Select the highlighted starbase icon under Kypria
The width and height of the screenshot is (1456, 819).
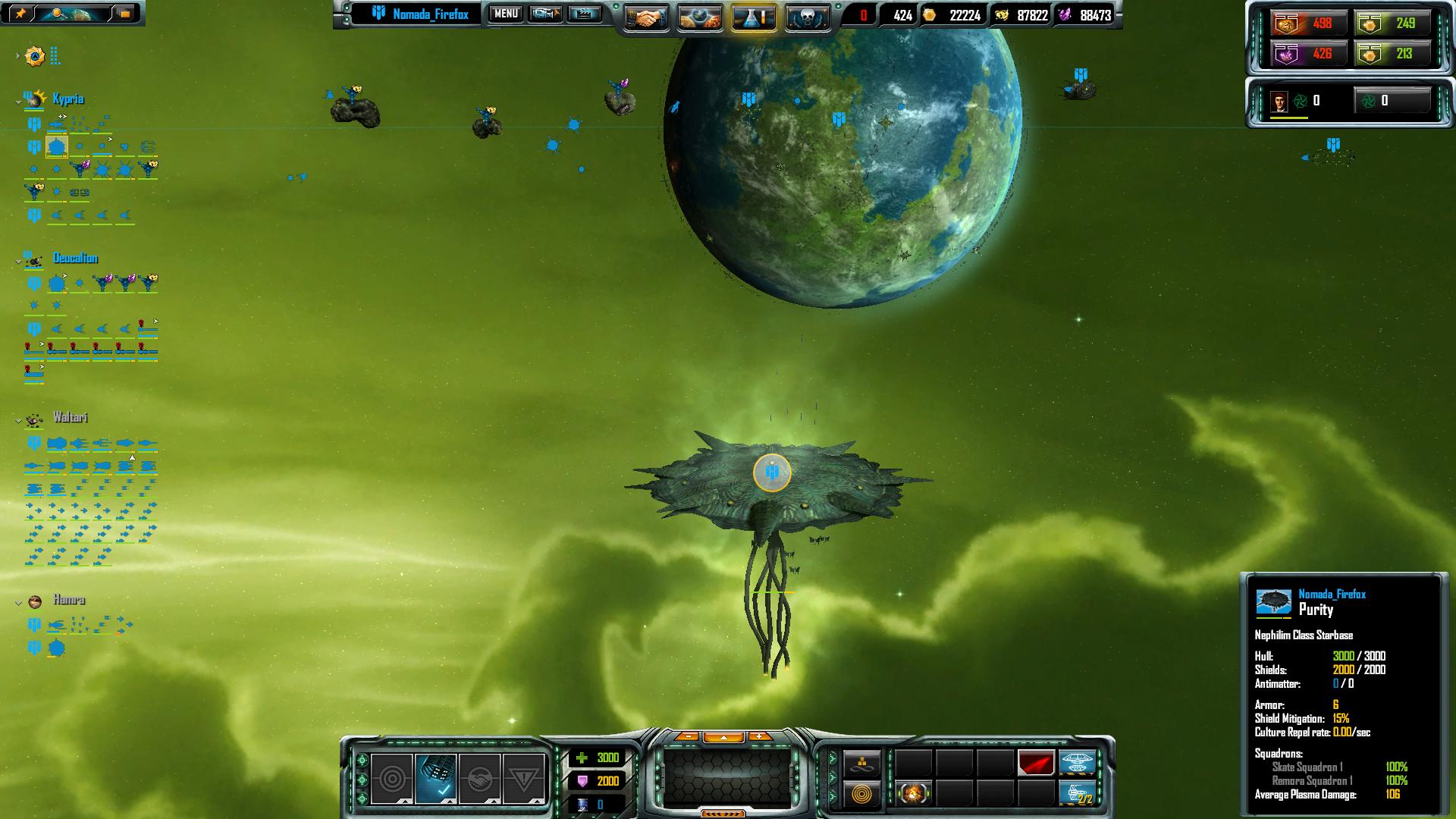coord(56,146)
